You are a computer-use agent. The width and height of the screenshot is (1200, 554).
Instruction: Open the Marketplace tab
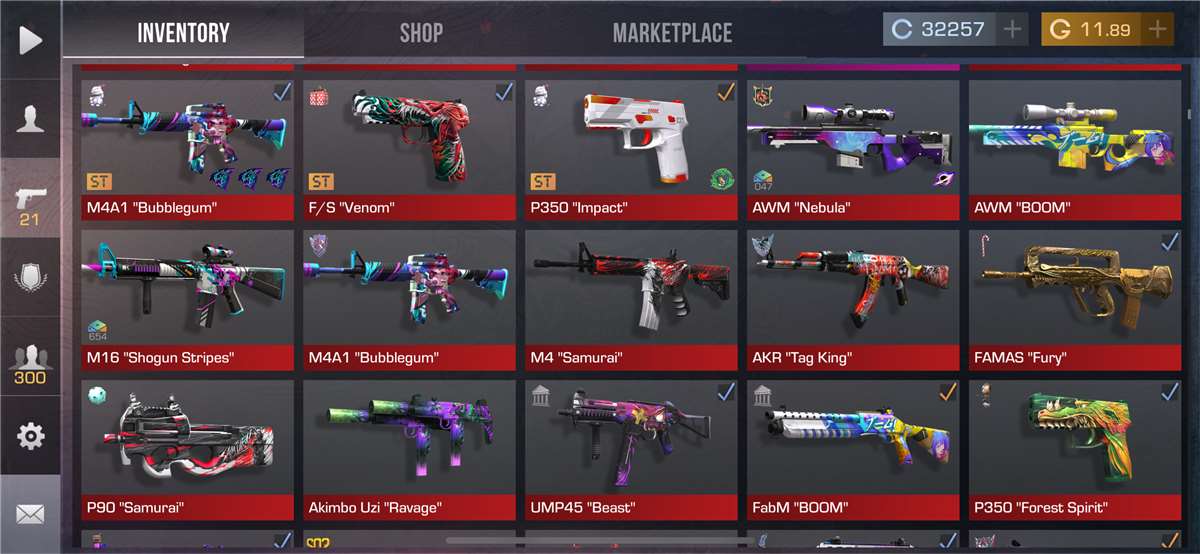pos(672,32)
